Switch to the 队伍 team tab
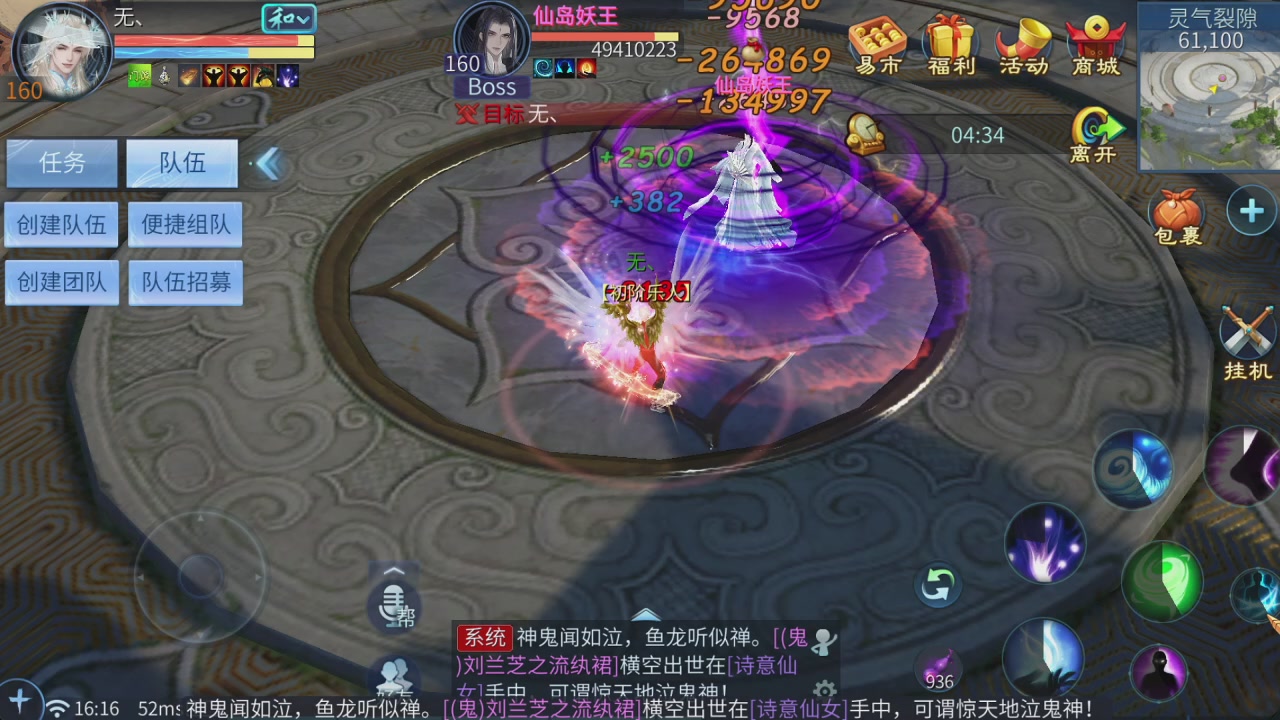 181,163
